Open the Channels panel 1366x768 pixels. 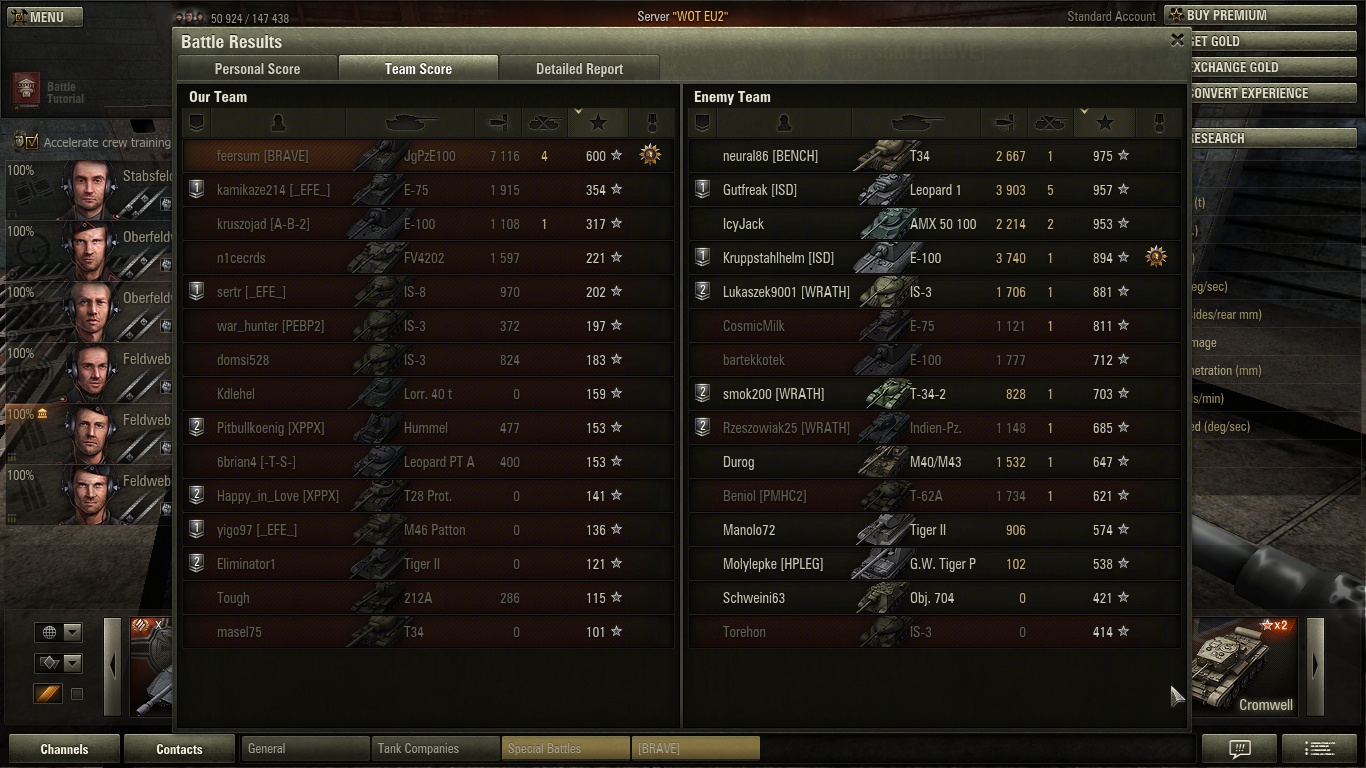[64, 749]
